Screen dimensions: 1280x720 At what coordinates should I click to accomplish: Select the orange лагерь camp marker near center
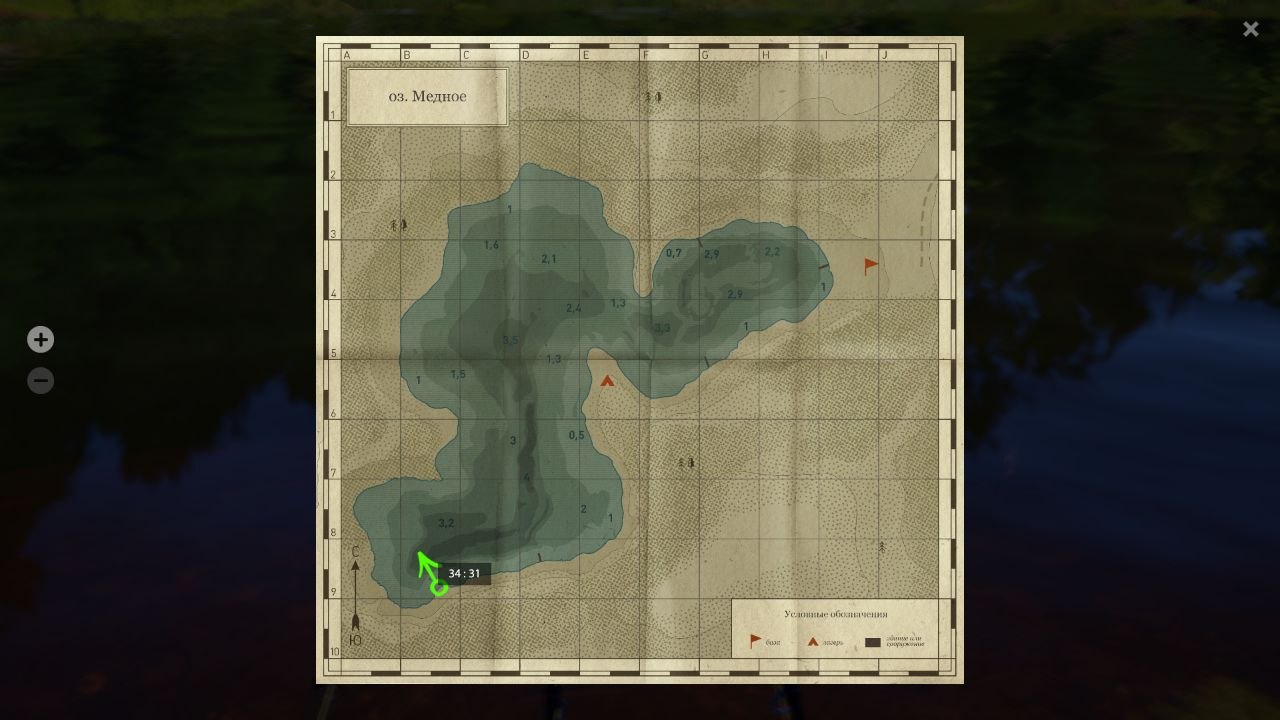608,380
